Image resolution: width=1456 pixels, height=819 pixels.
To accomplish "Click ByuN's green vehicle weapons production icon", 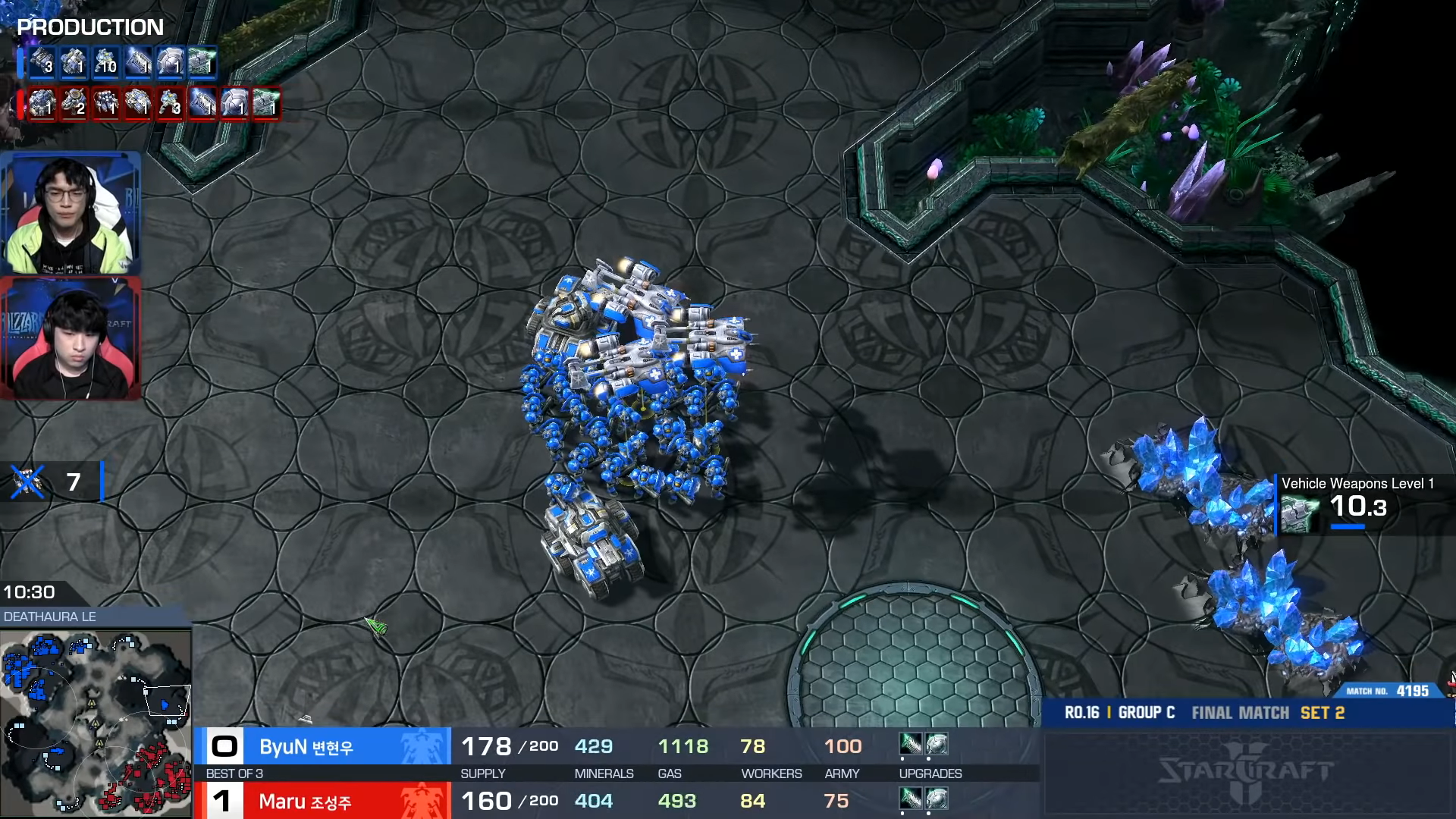I will click(202, 63).
